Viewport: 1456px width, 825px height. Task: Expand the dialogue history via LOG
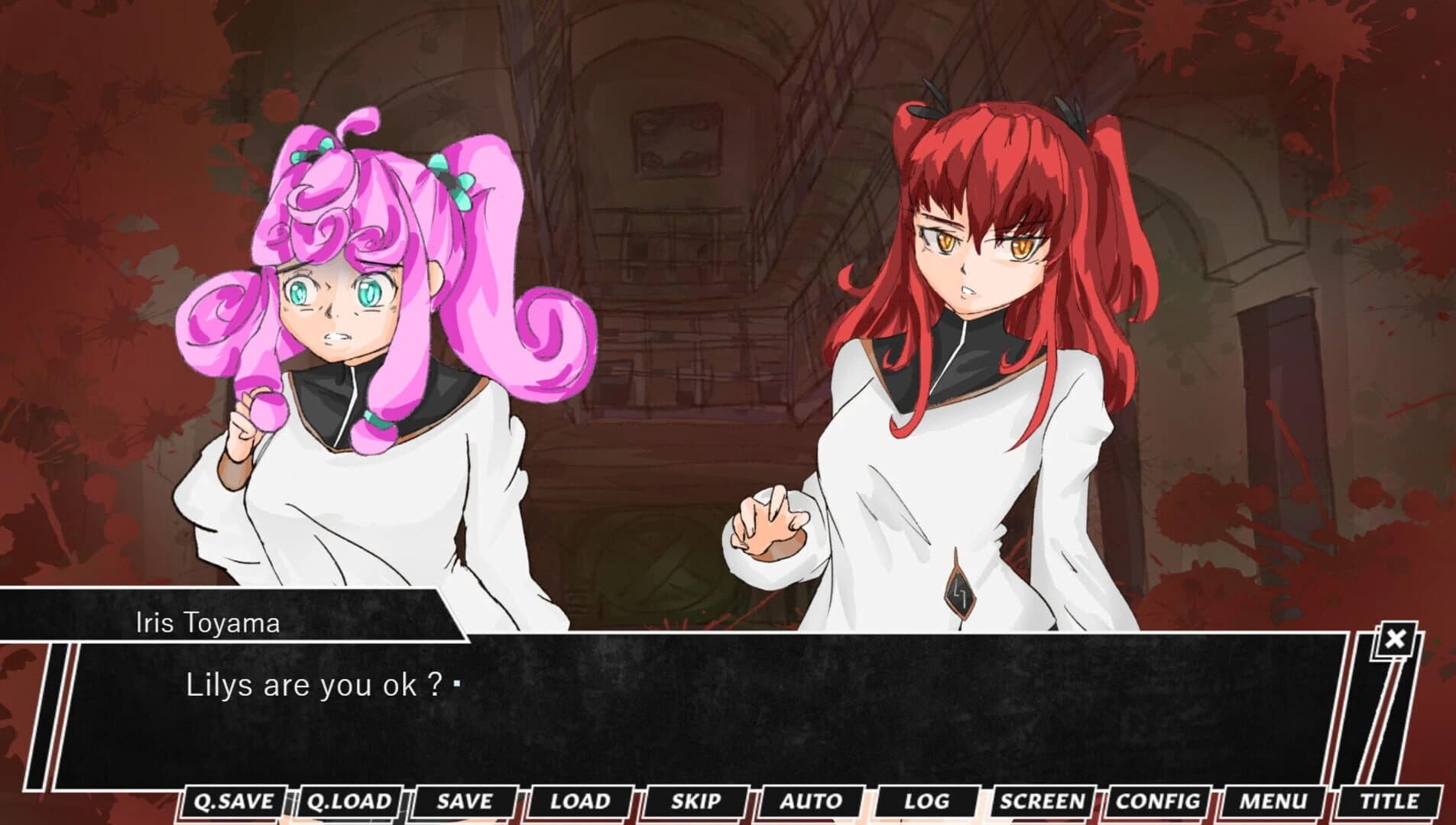pyautogui.click(x=927, y=801)
